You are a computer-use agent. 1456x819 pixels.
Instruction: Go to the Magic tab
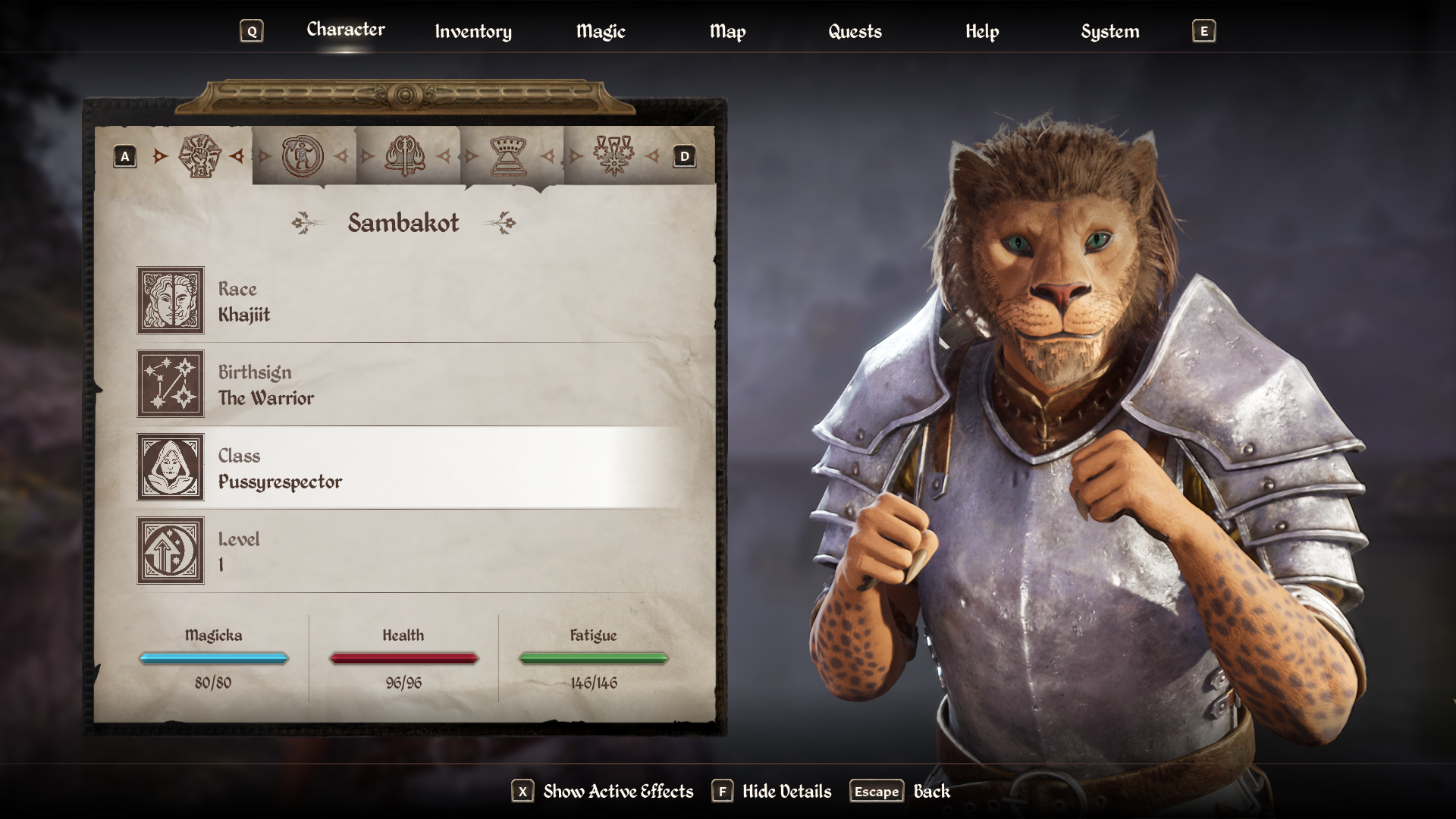601,32
